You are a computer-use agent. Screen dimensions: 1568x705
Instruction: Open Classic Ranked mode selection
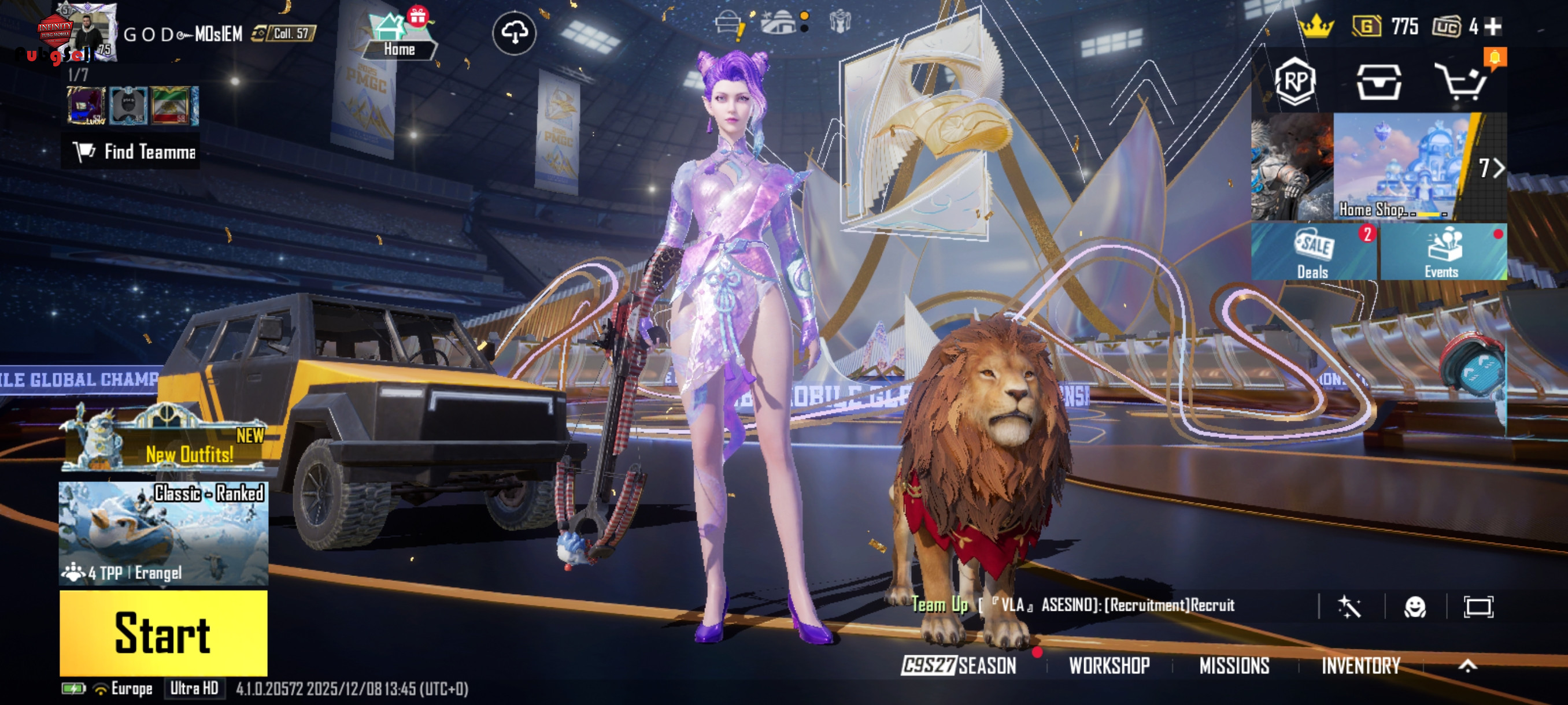pos(163,533)
